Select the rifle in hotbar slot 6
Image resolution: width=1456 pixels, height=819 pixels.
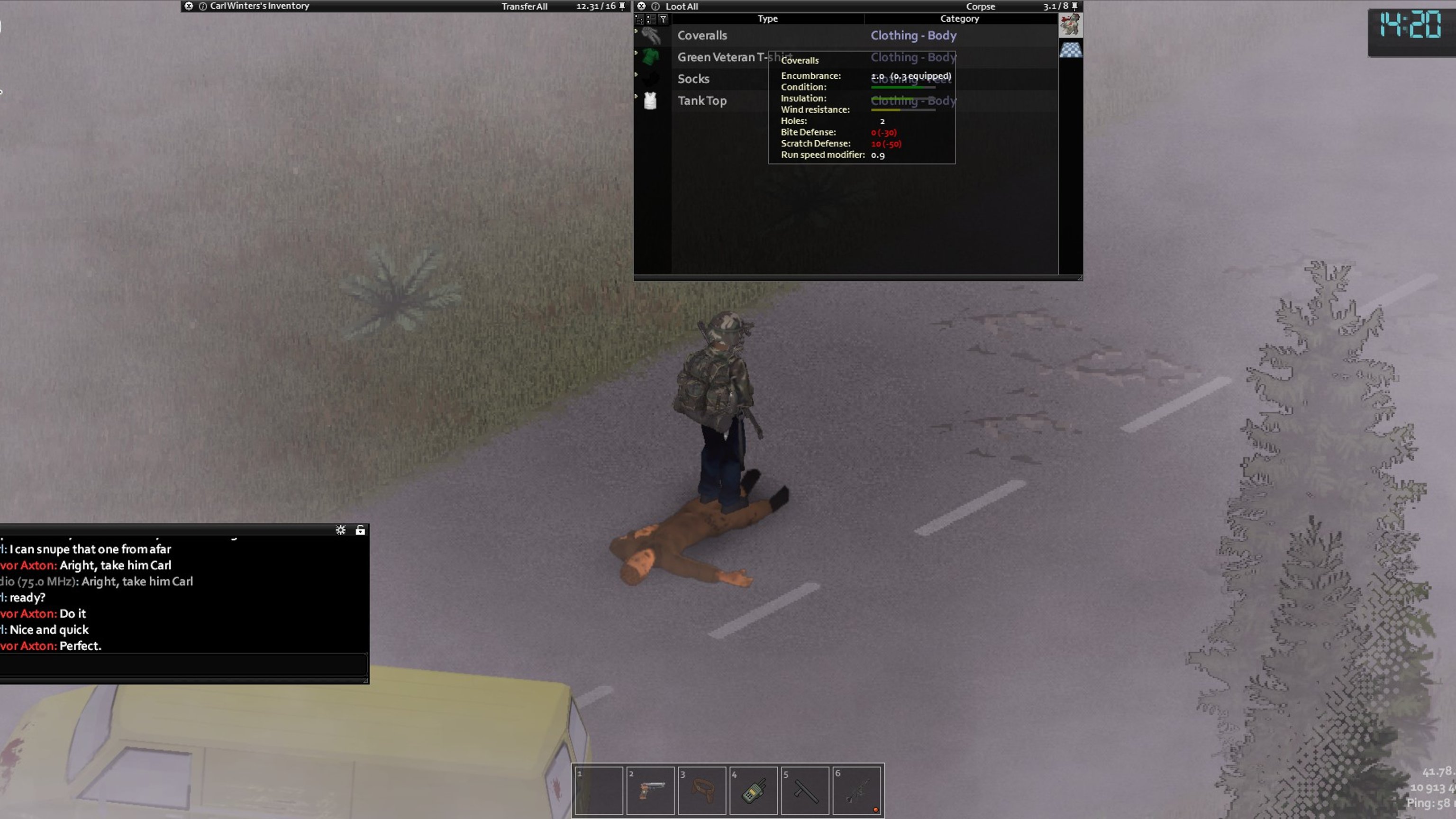tap(856, 790)
